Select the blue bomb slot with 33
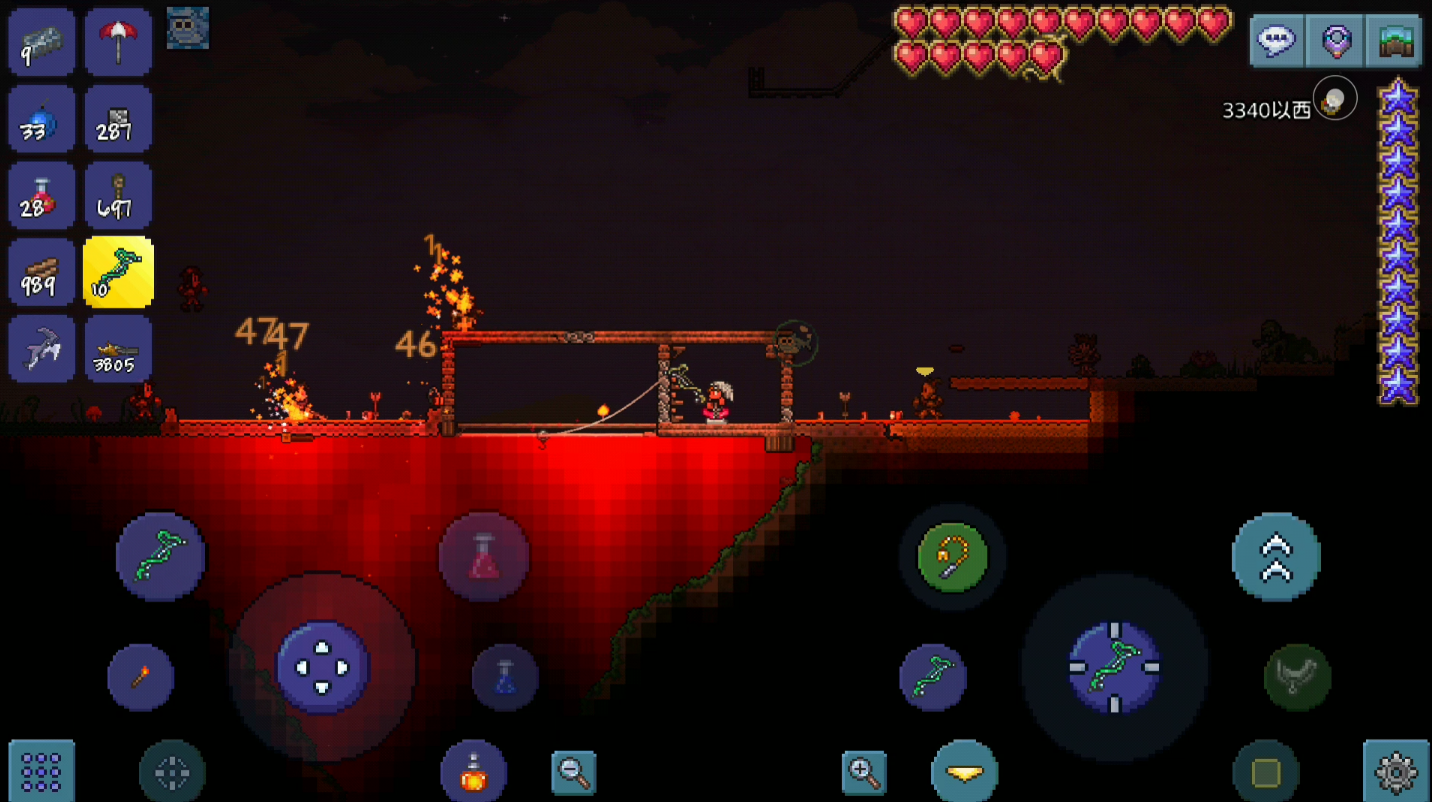This screenshot has height=802, width=1432. point(42,120)
